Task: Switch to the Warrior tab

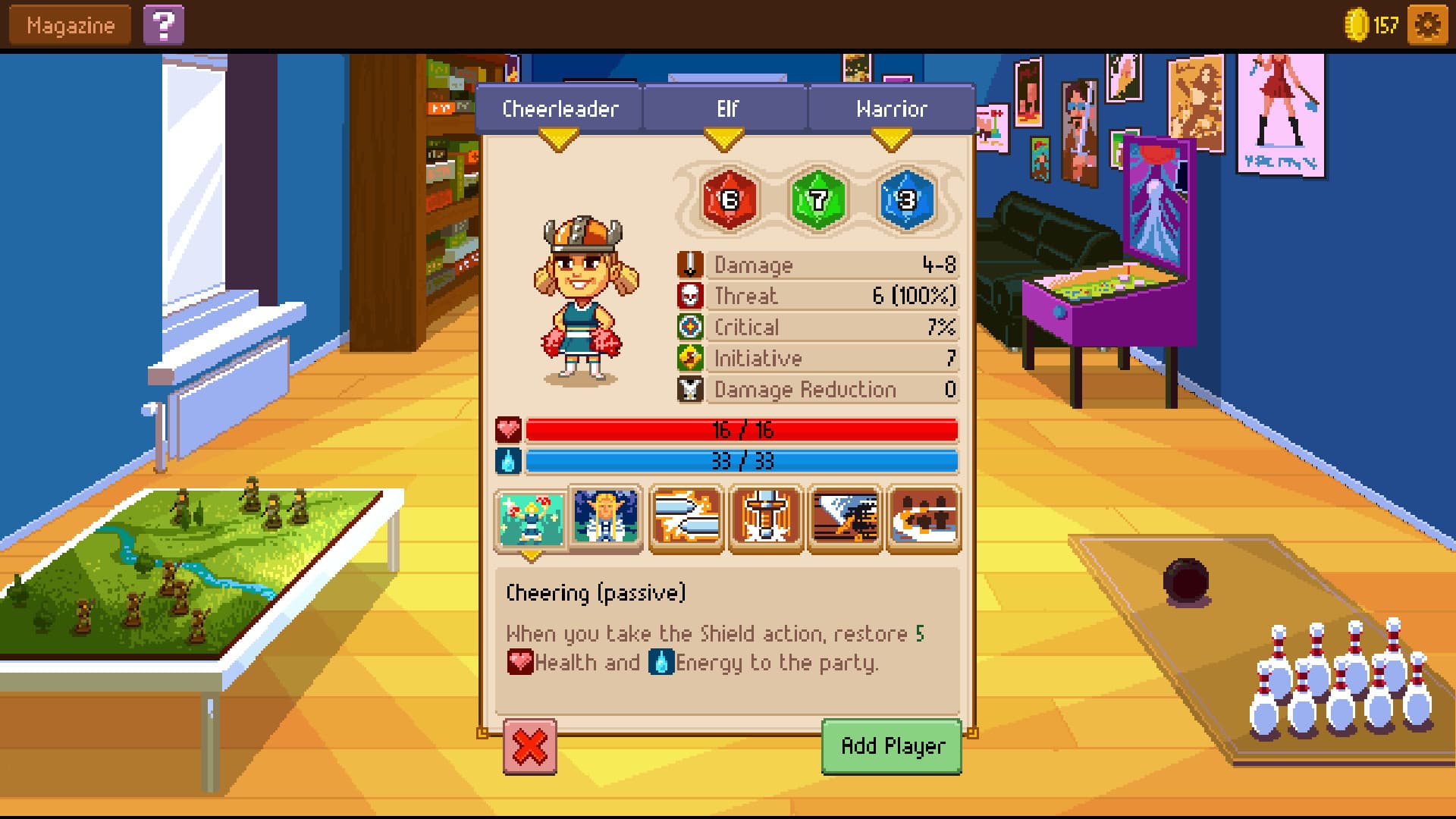Action: [x=890, y=108]
